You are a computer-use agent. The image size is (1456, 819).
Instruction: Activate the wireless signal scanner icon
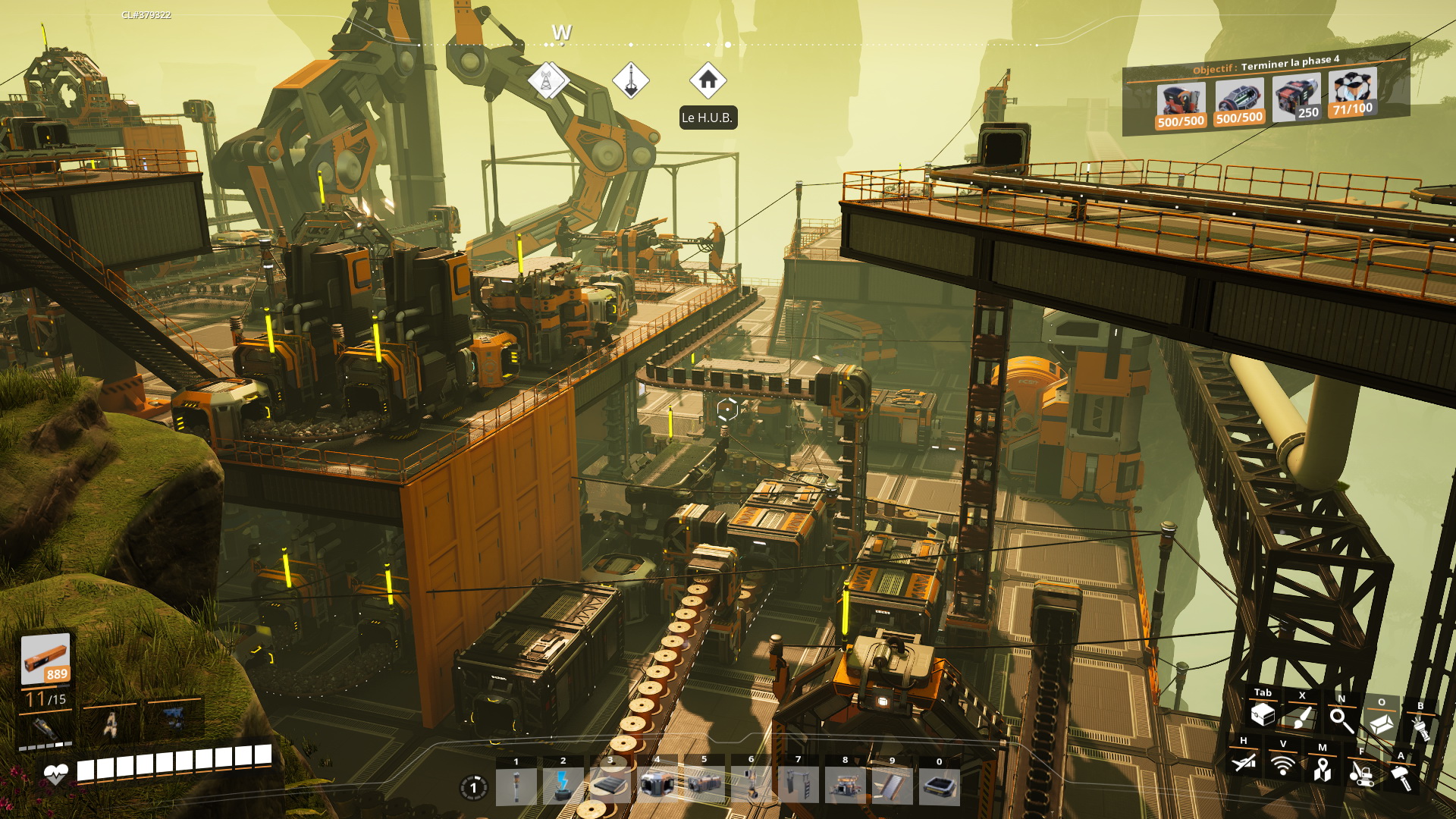(1283, 765)
